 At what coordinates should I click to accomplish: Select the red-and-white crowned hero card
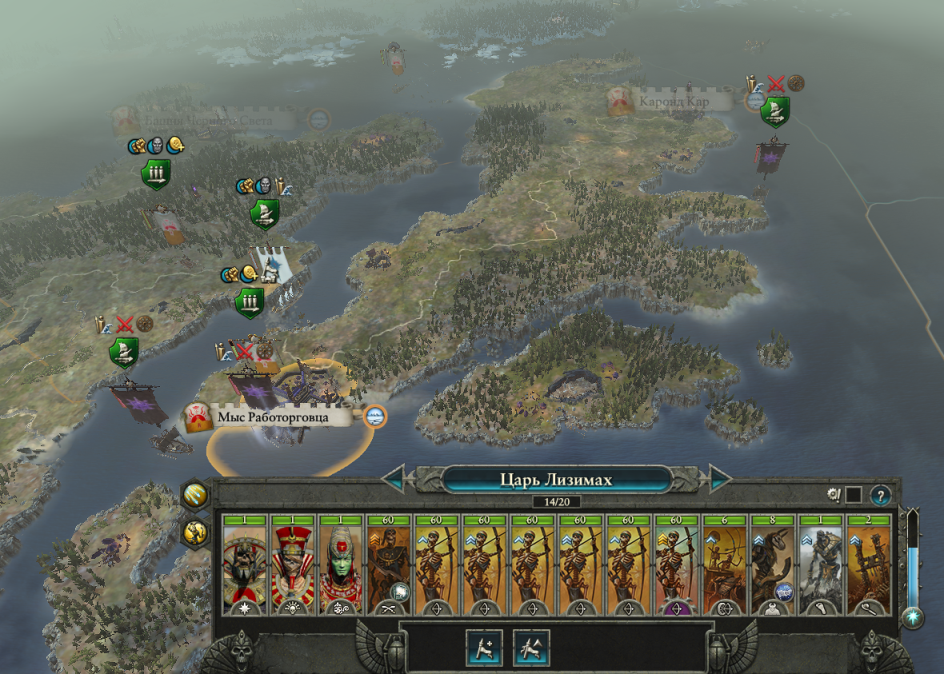coord(292,565)
